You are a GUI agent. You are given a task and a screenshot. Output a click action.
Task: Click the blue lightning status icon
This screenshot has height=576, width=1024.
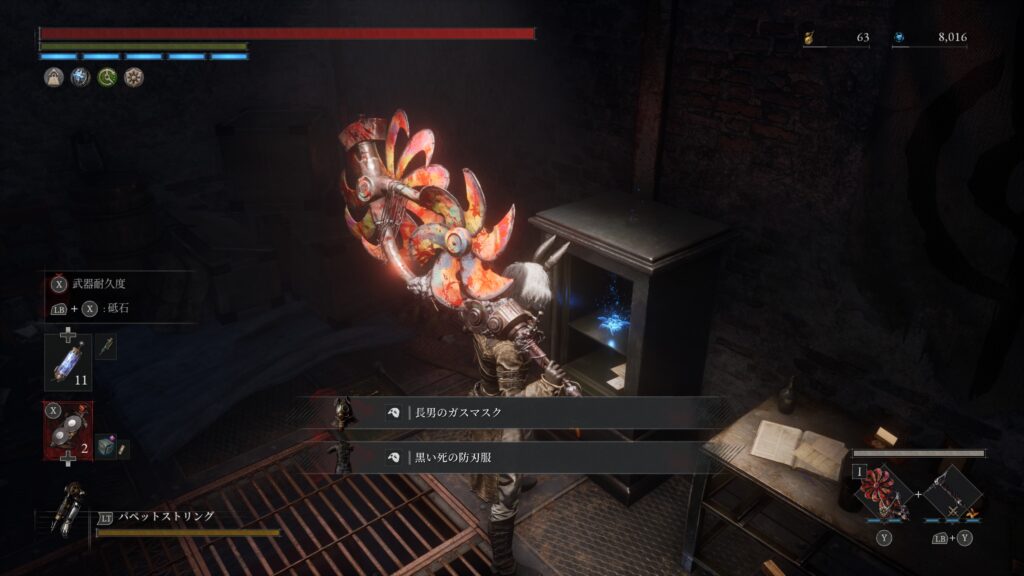80,77
